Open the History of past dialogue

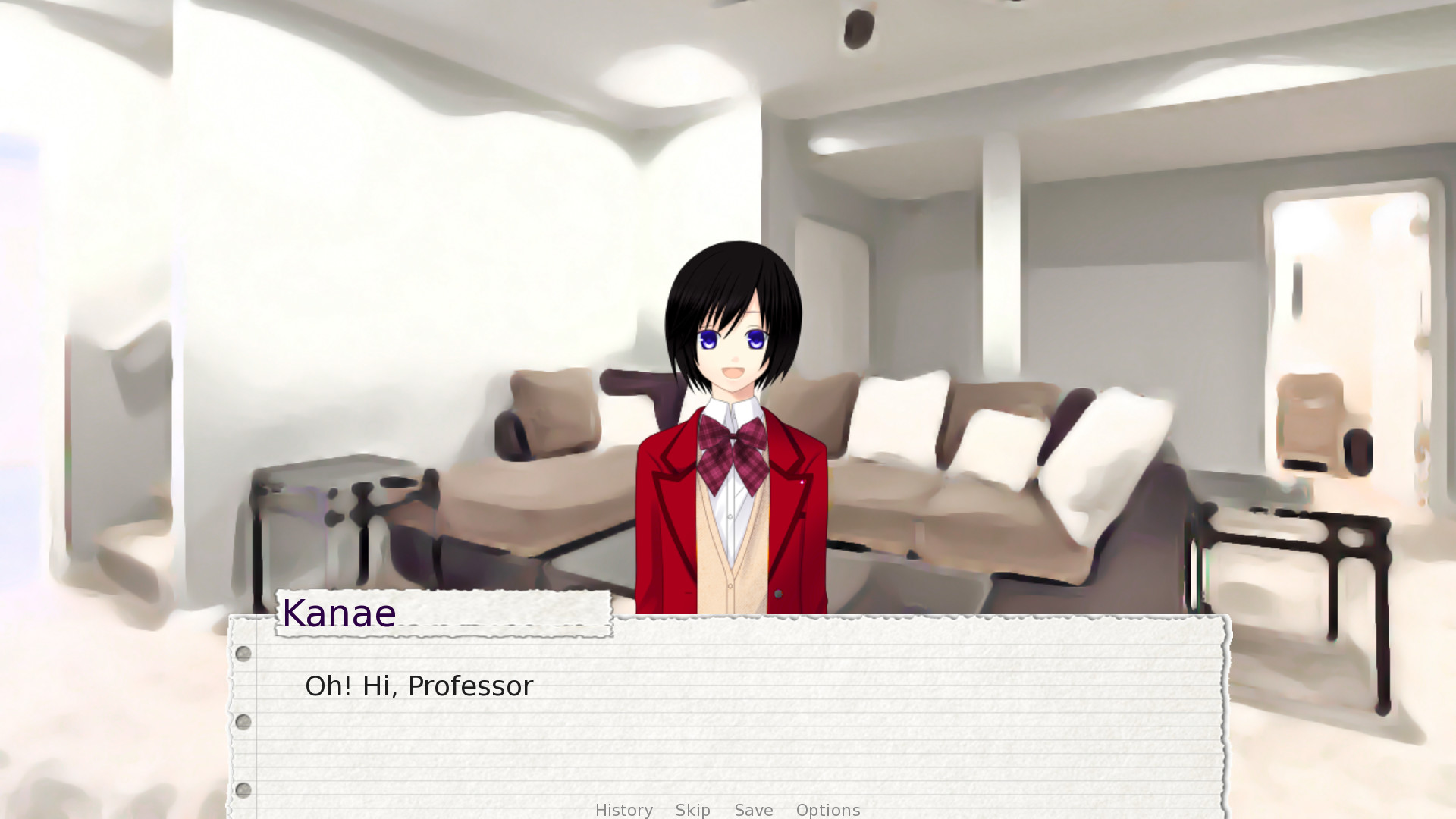[x=623, y=810]
